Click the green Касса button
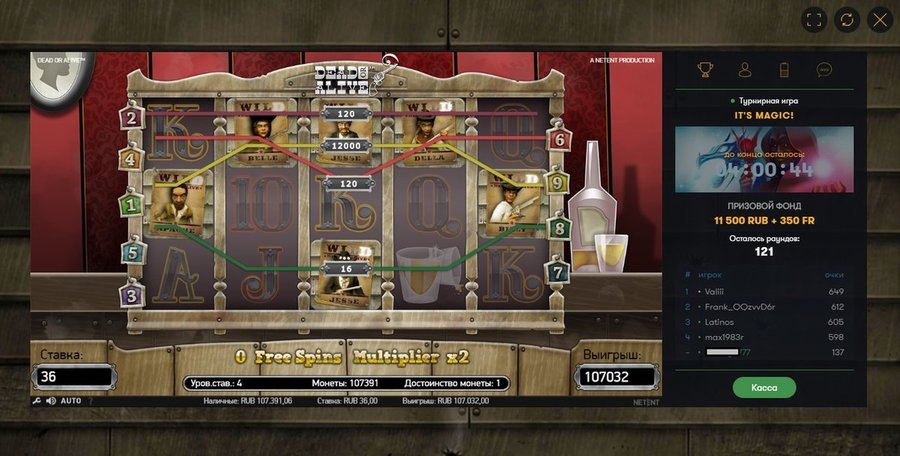Screen dimensions: 900x456 coord(764,387)
